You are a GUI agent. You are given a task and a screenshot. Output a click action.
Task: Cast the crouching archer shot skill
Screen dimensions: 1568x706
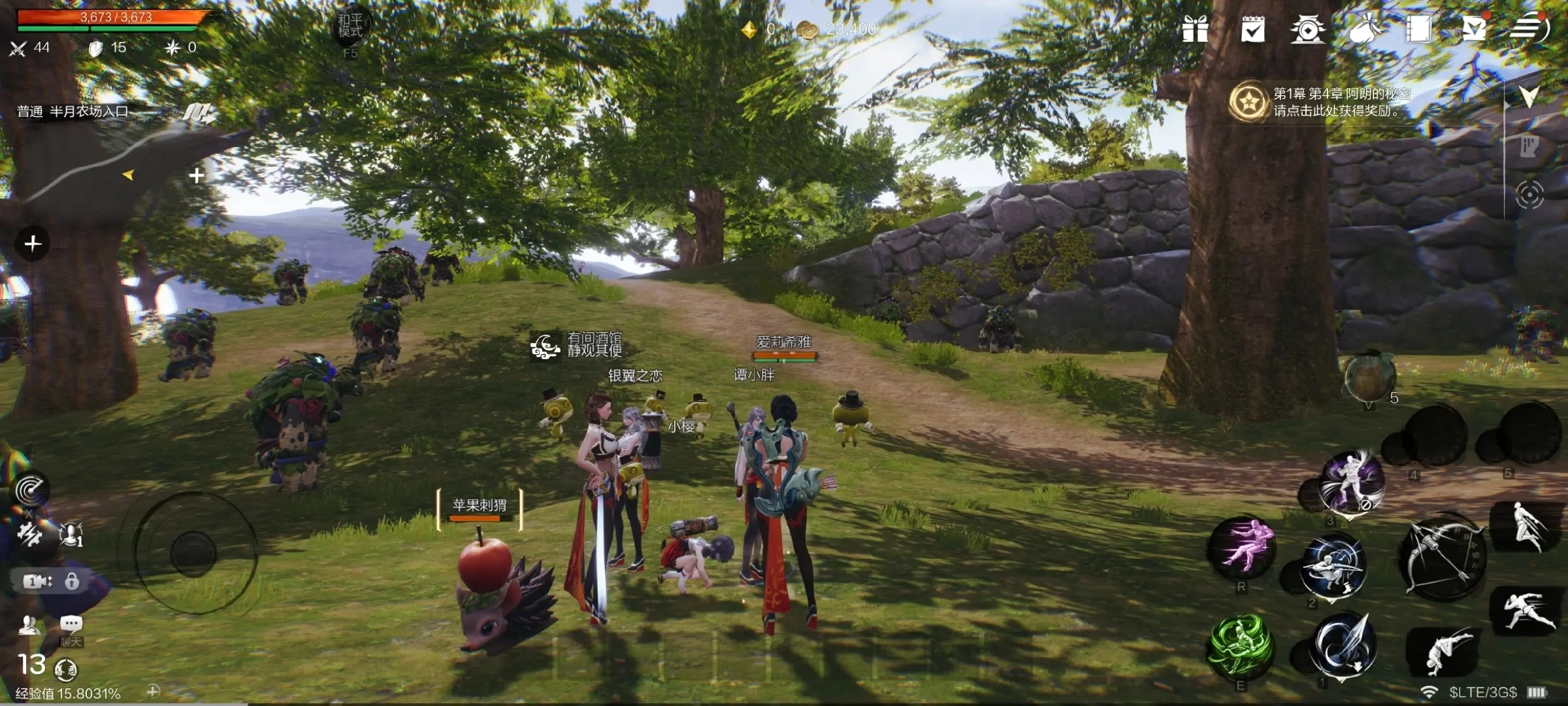click(x=1331, y=566)
